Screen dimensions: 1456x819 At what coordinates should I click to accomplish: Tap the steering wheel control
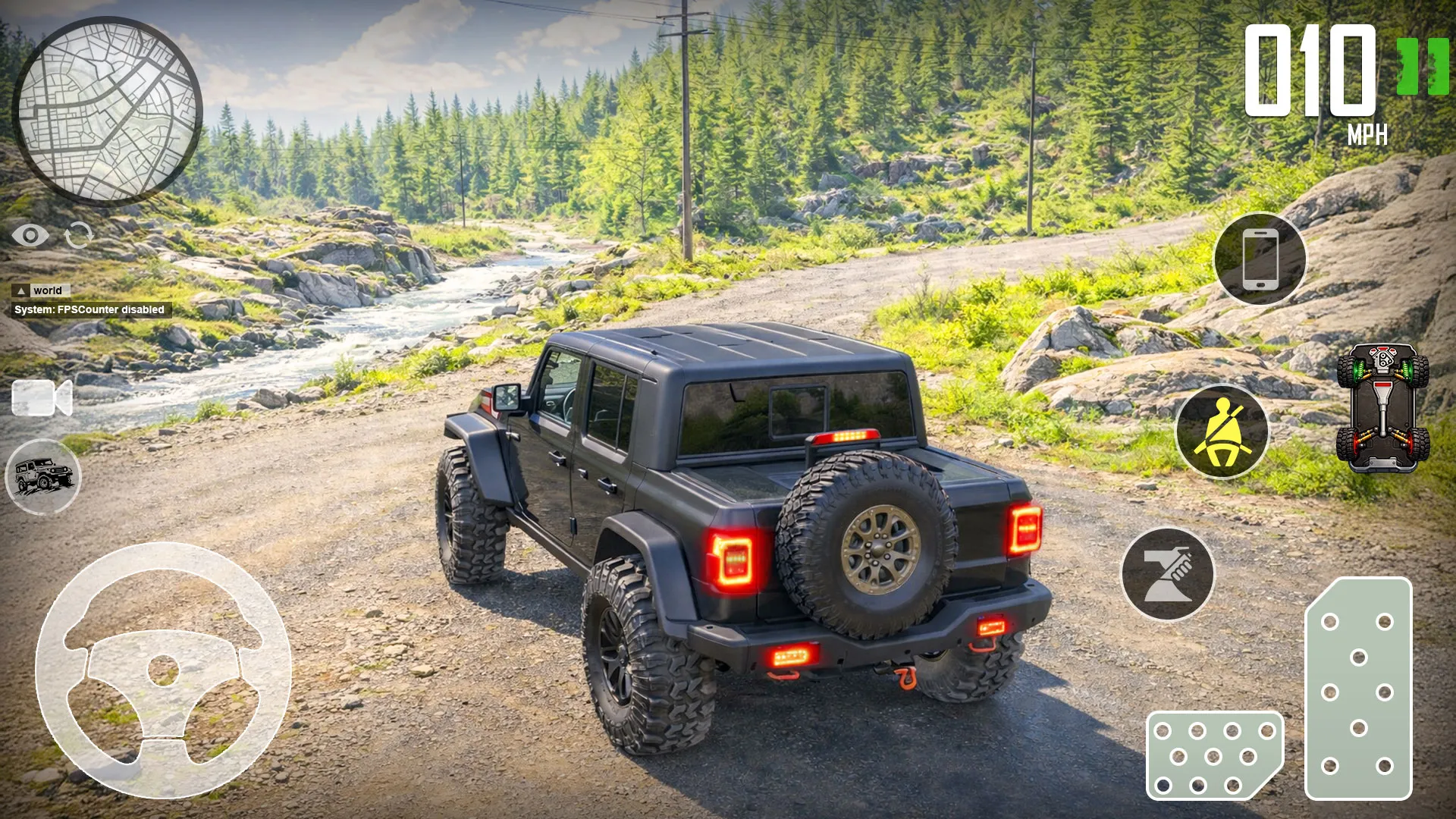163,670
